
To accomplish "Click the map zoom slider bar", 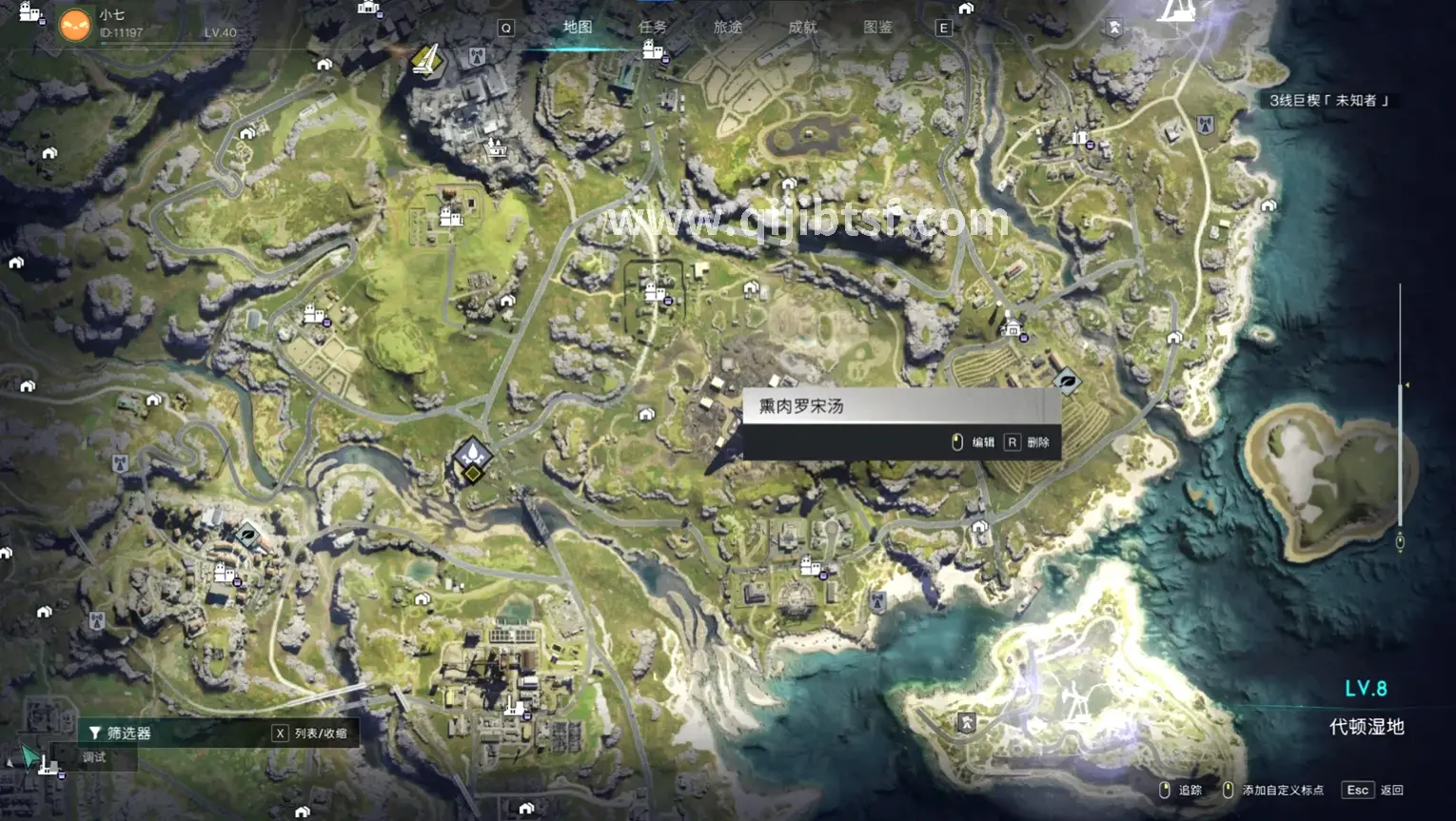I will pyautogui.click(x=1400, y=409).
